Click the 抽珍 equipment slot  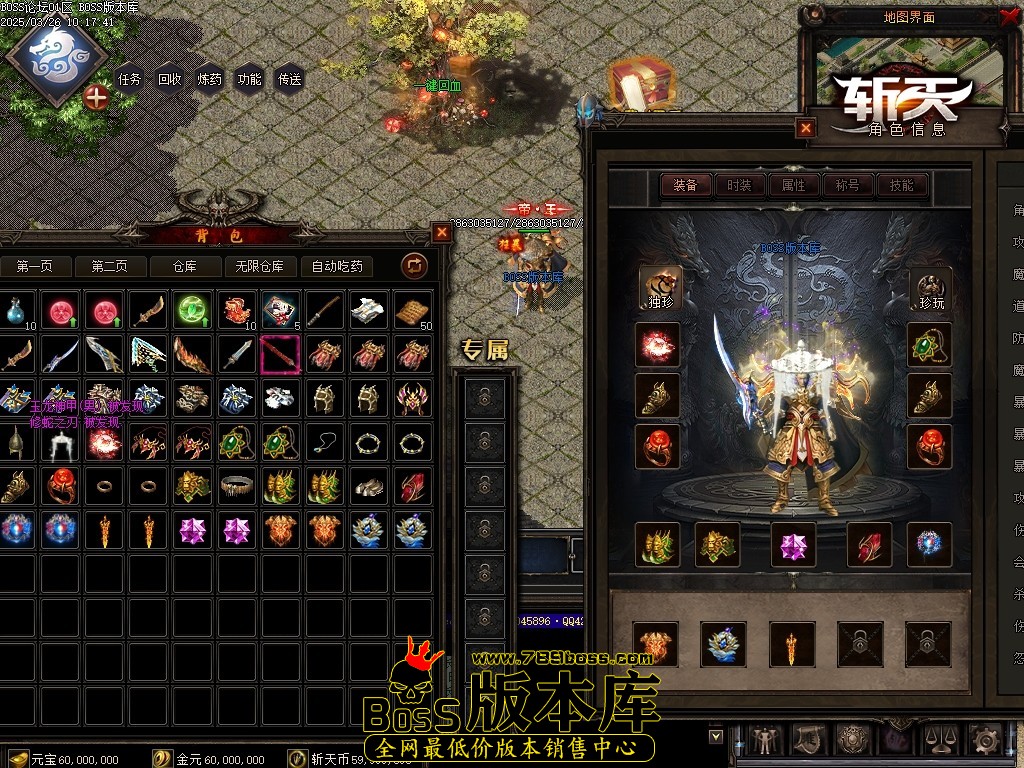click(658, 288)
